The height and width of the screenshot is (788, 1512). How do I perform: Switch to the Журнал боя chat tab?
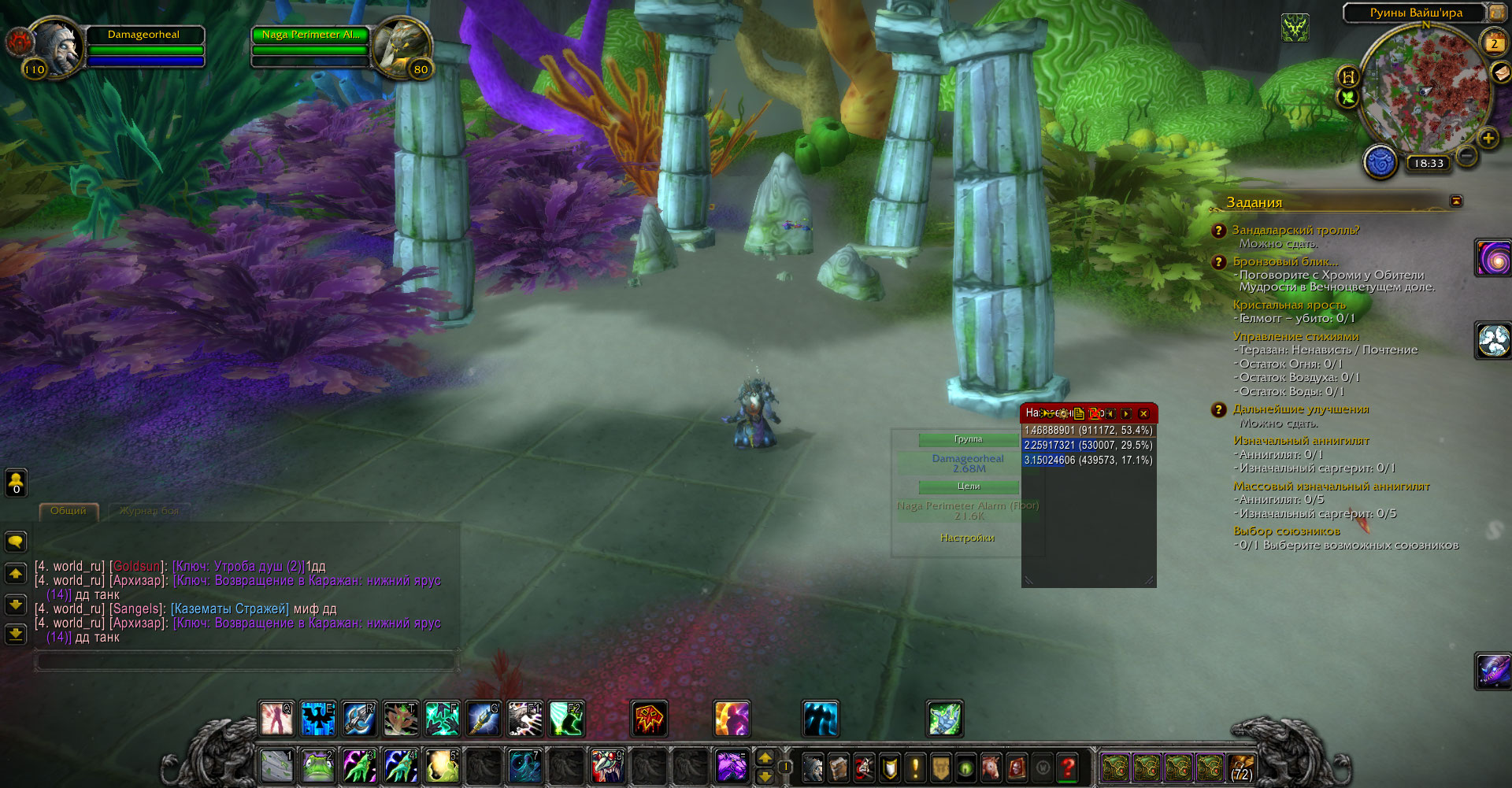point(149,511)
